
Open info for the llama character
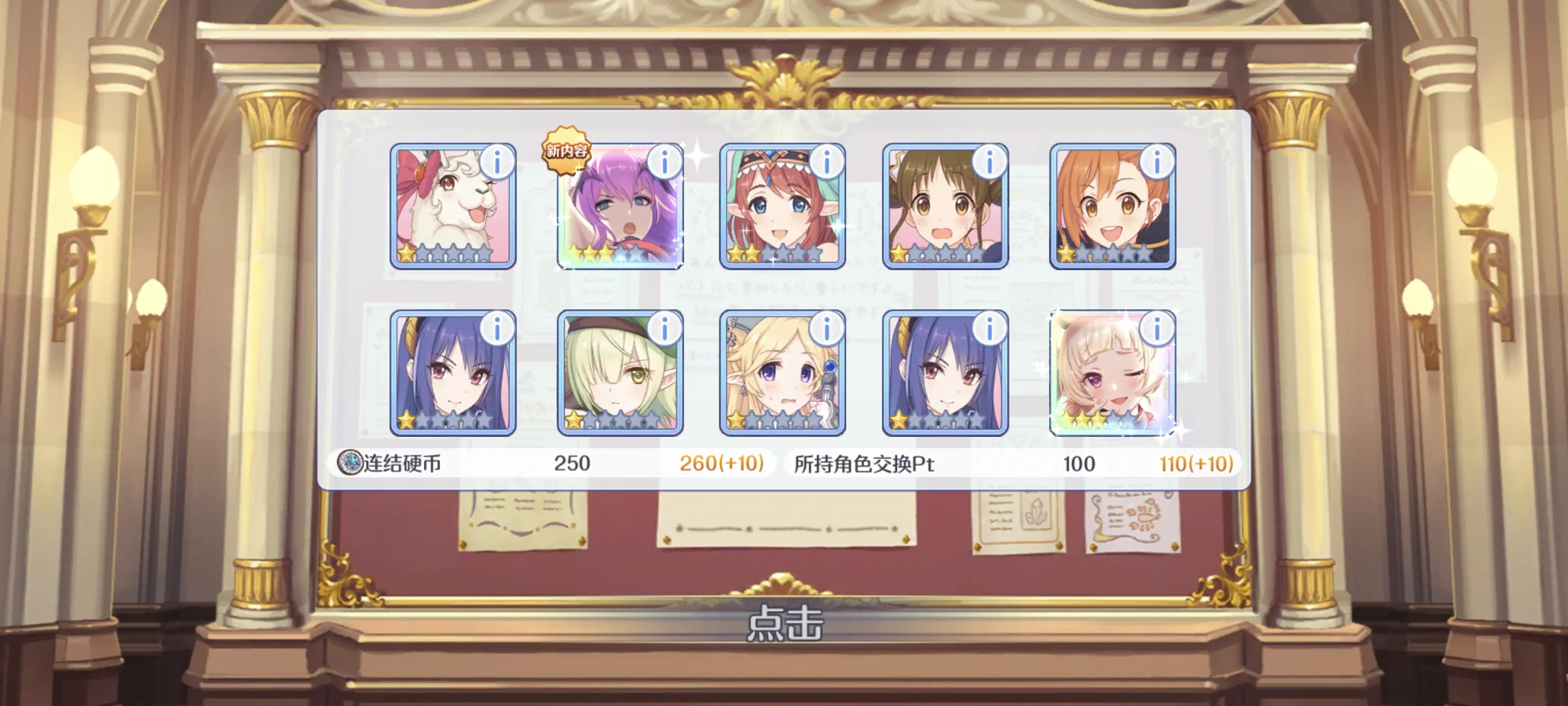(x=497, y=162)
